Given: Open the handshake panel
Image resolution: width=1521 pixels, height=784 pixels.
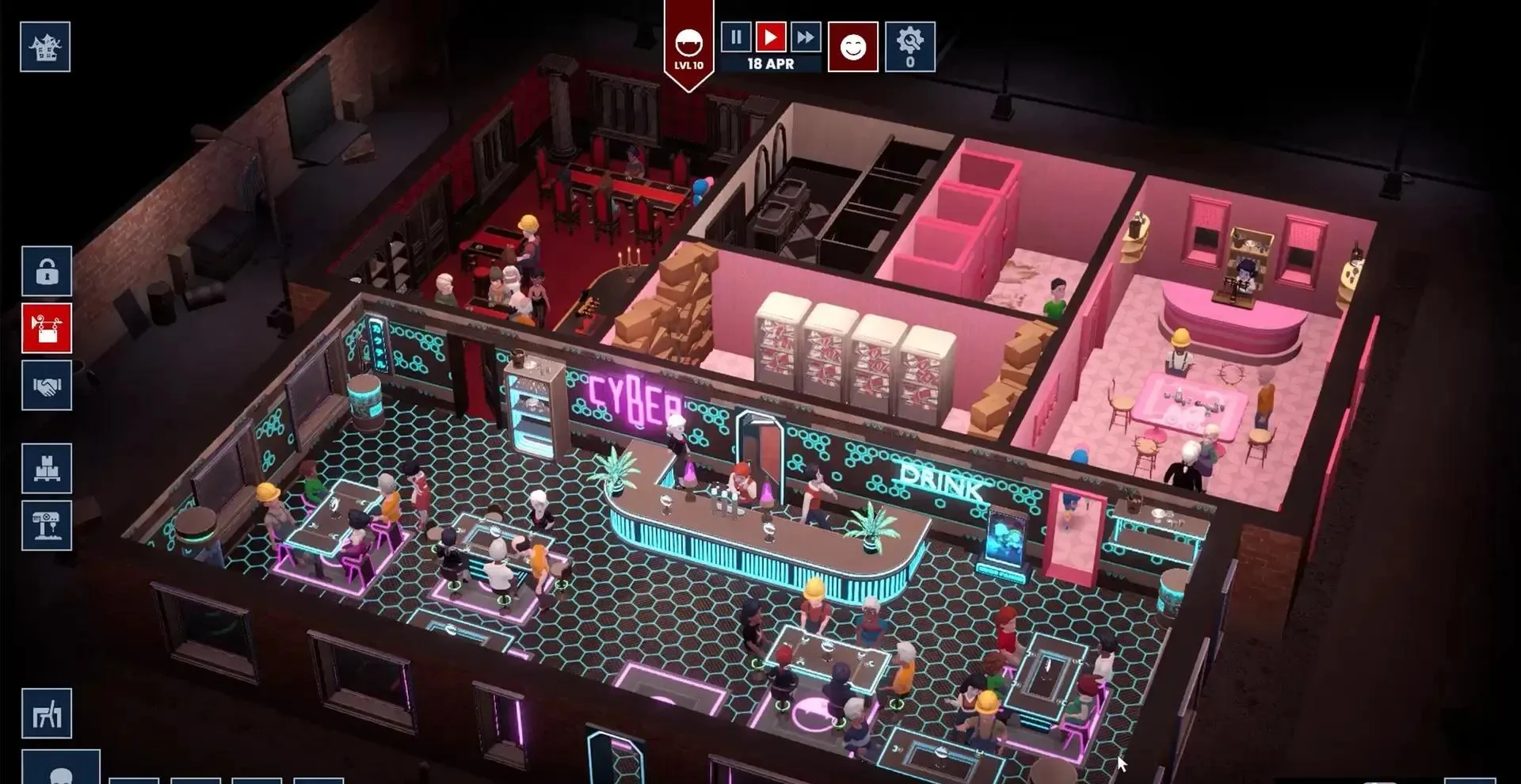Looking at the screenshot, I should (47, 386).
